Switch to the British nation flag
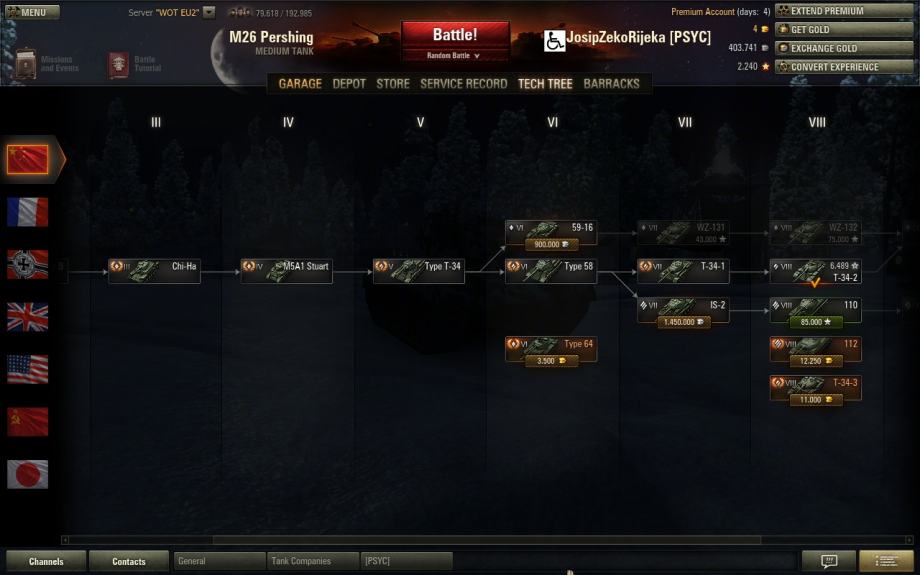This screenshot has height=575, width=920. [x=27, y=317]
